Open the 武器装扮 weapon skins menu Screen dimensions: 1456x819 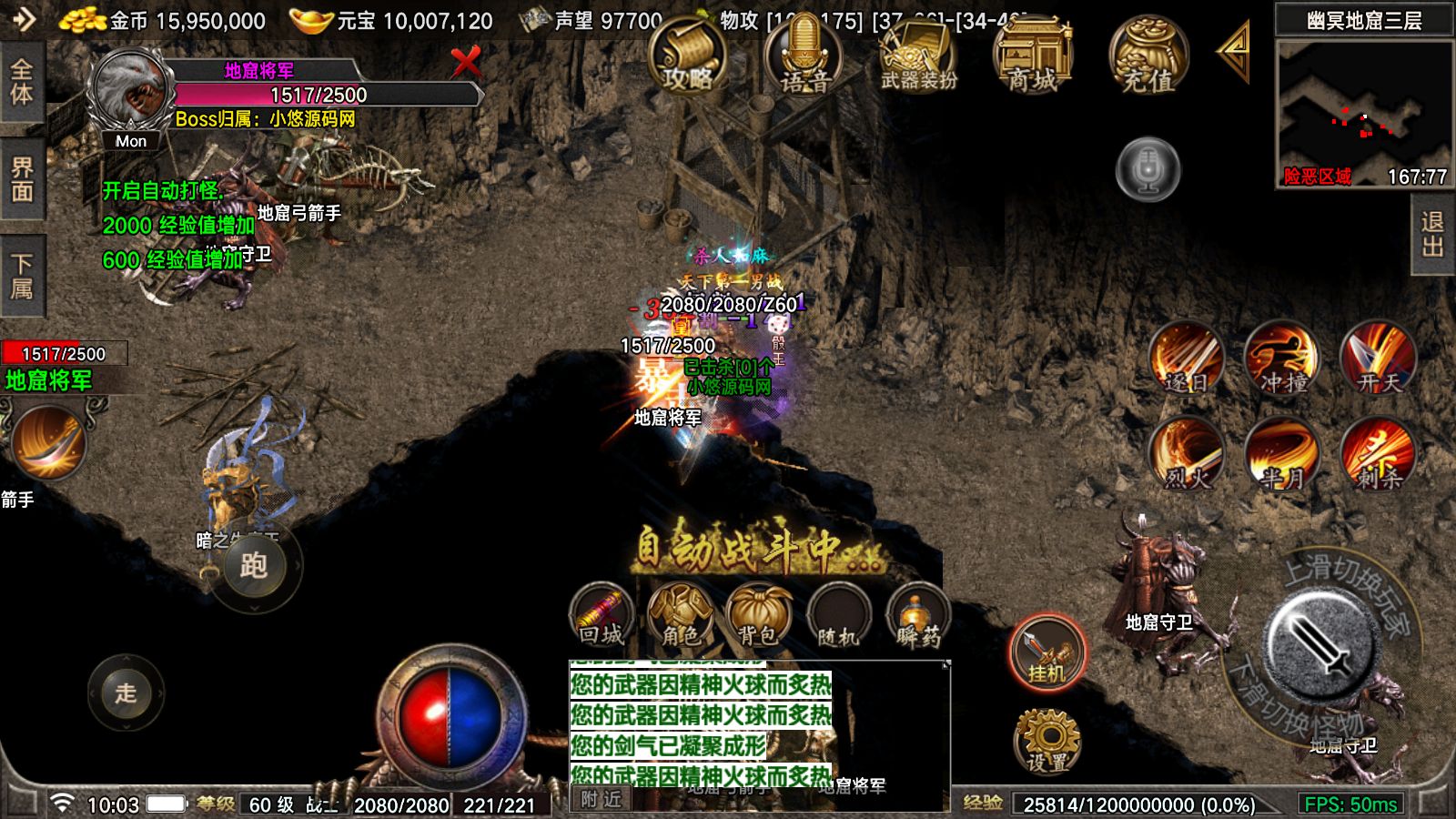[918, 56]
